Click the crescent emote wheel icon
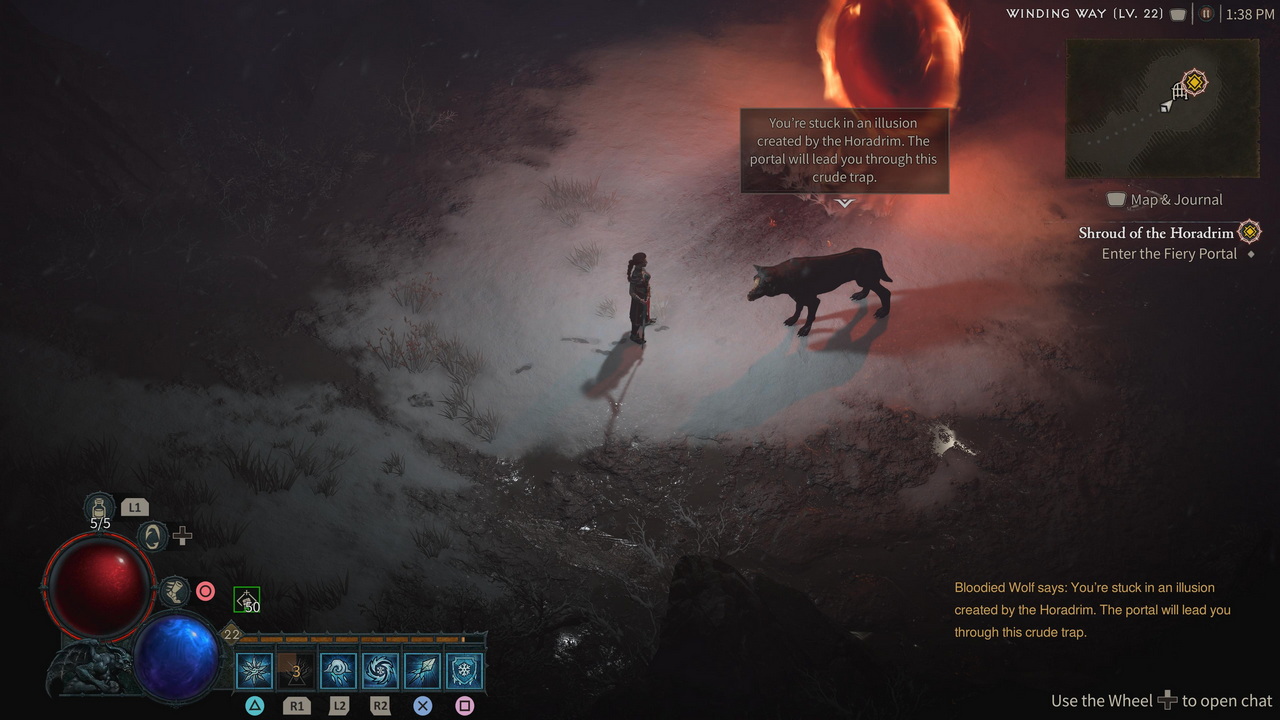Screen dimensions: 1280x720 [x=152, y=536]
